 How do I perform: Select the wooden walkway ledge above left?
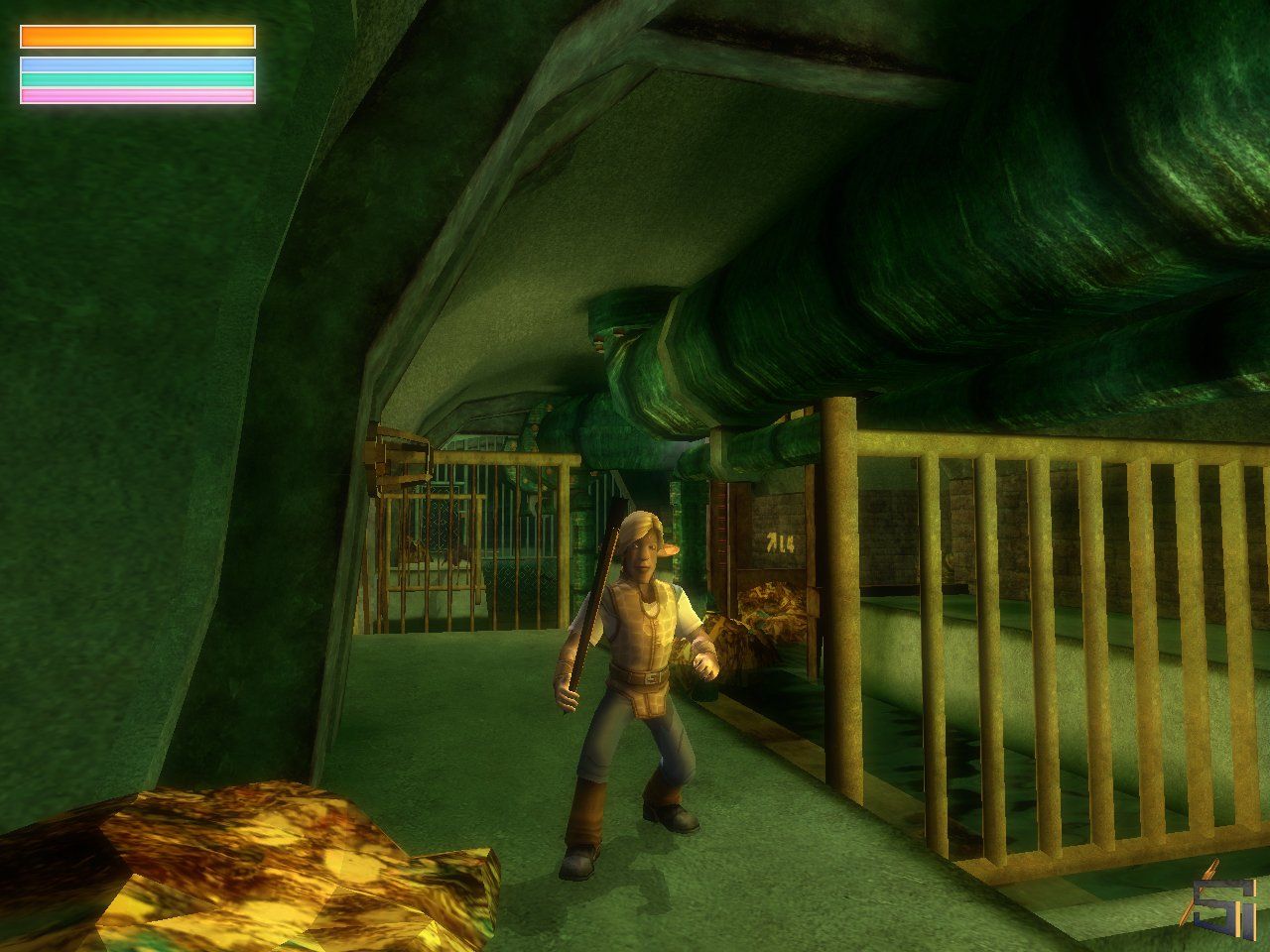(x=397, y=456)
